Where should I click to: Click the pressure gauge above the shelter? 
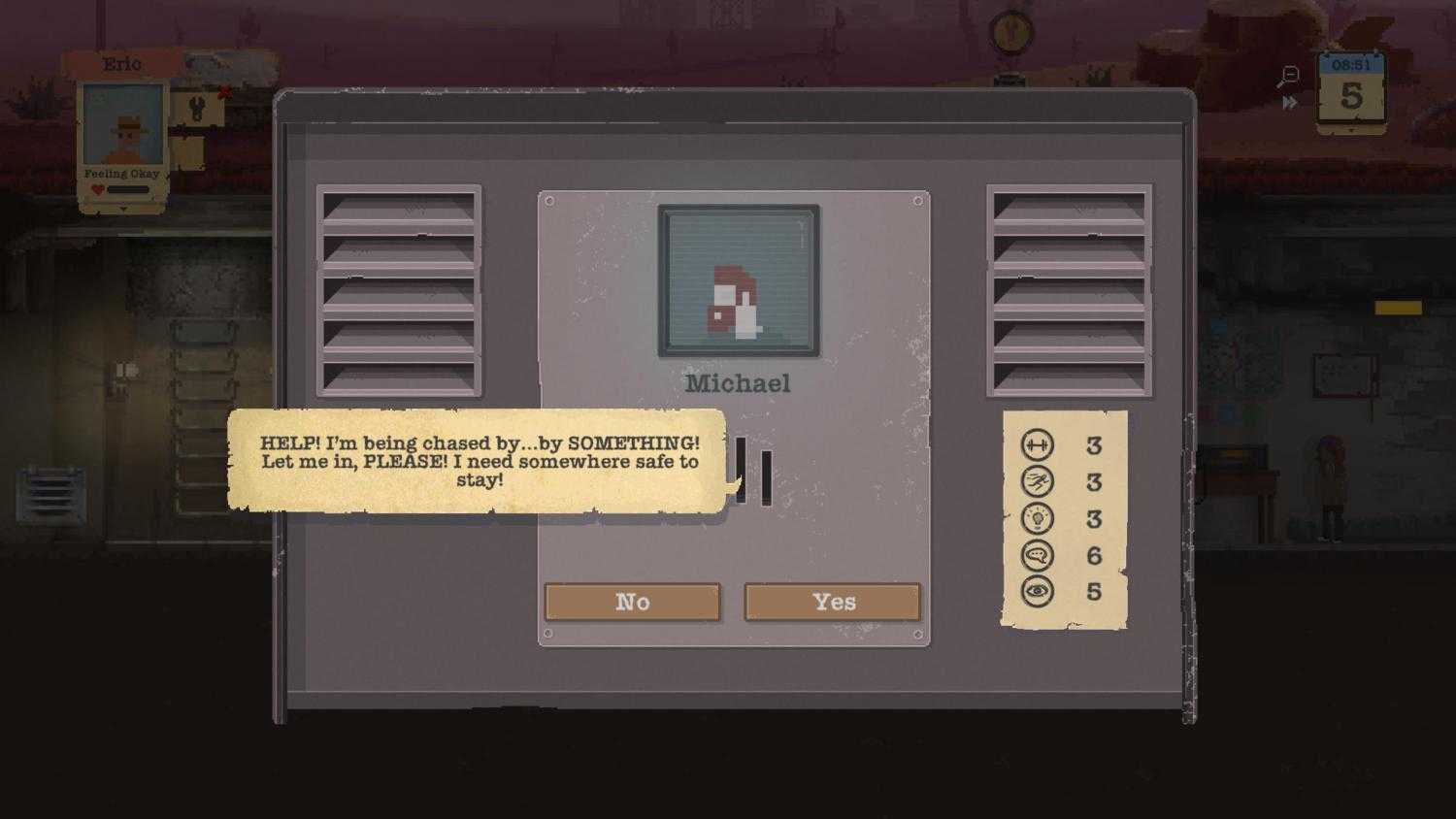(1009, 34)
